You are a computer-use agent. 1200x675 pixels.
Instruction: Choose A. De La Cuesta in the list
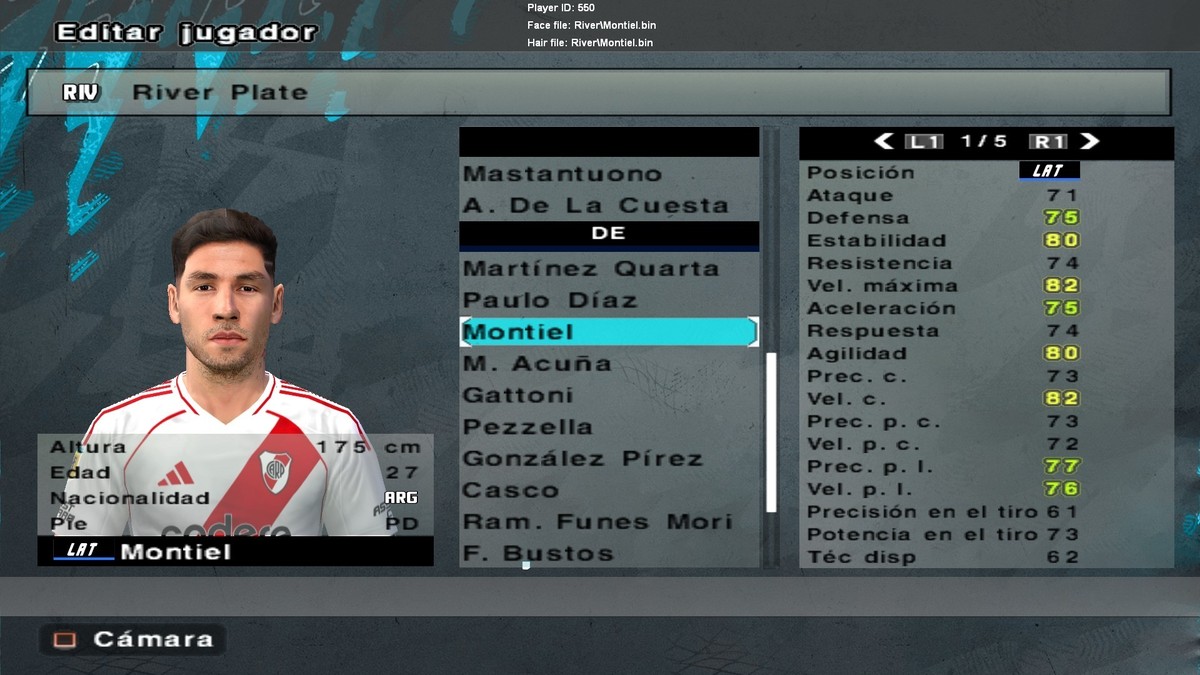pos(596,206)
